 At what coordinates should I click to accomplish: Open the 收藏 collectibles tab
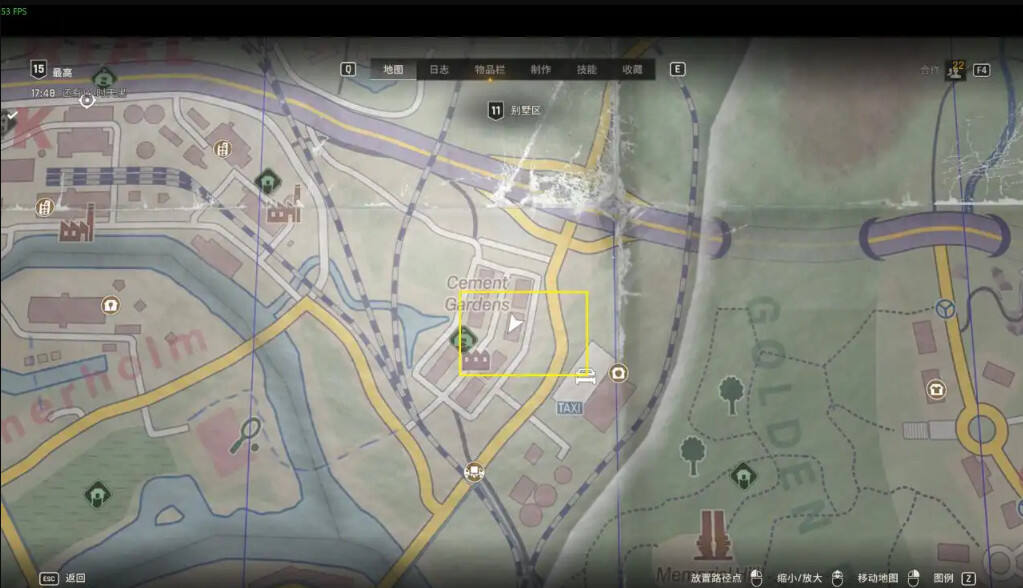click(632, 69)
